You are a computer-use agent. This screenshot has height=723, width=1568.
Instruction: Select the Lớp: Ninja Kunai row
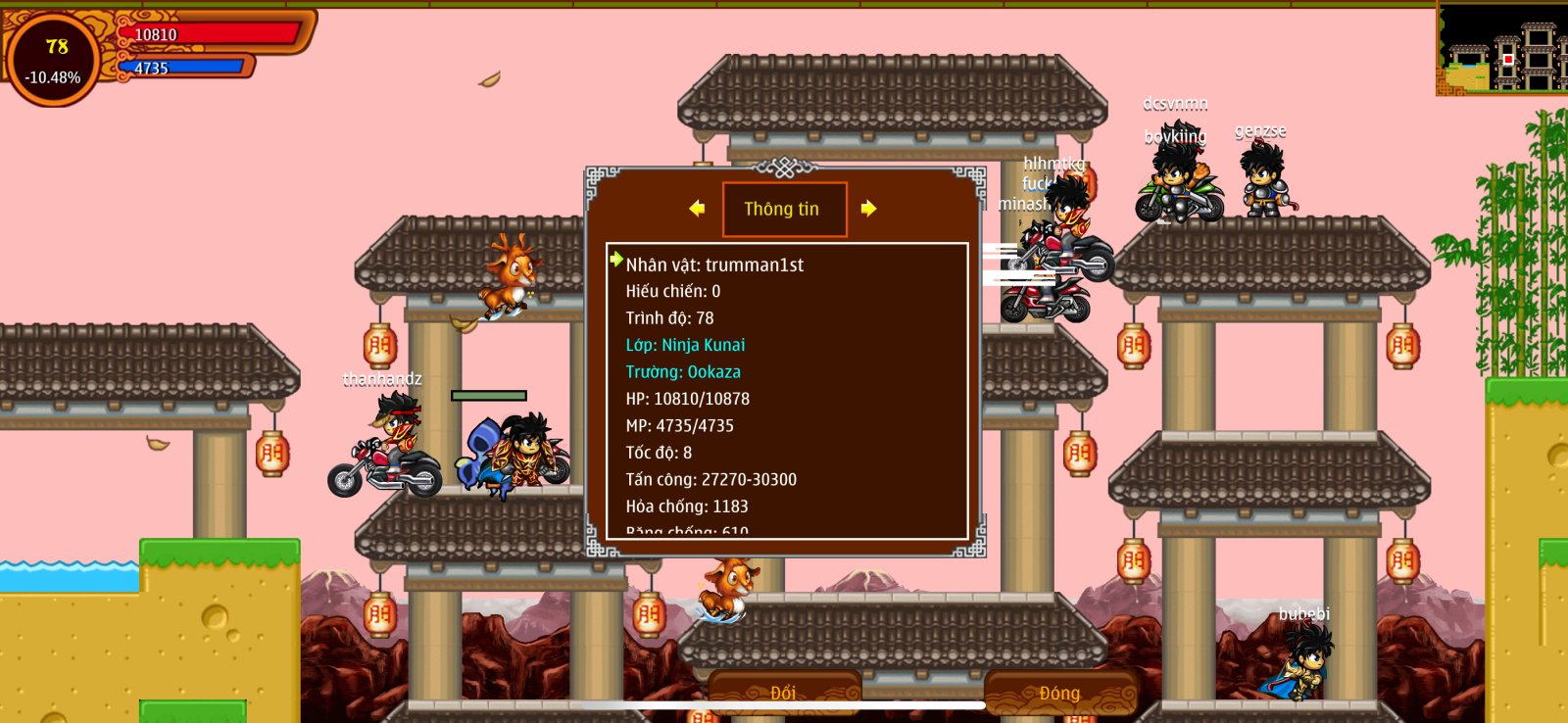point(685,345)
